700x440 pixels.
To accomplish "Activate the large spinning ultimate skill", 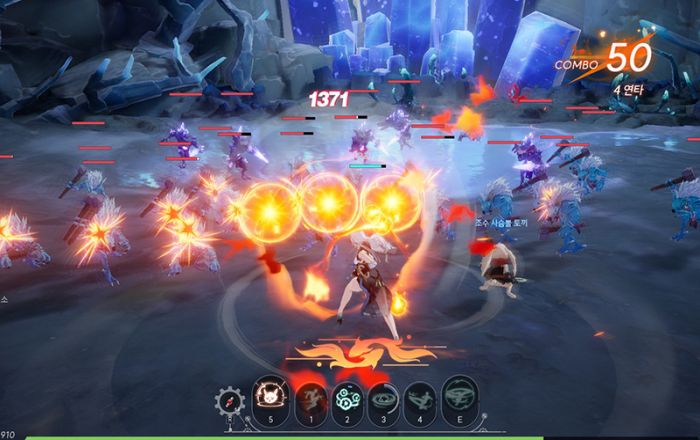I will tap(461, 394).
